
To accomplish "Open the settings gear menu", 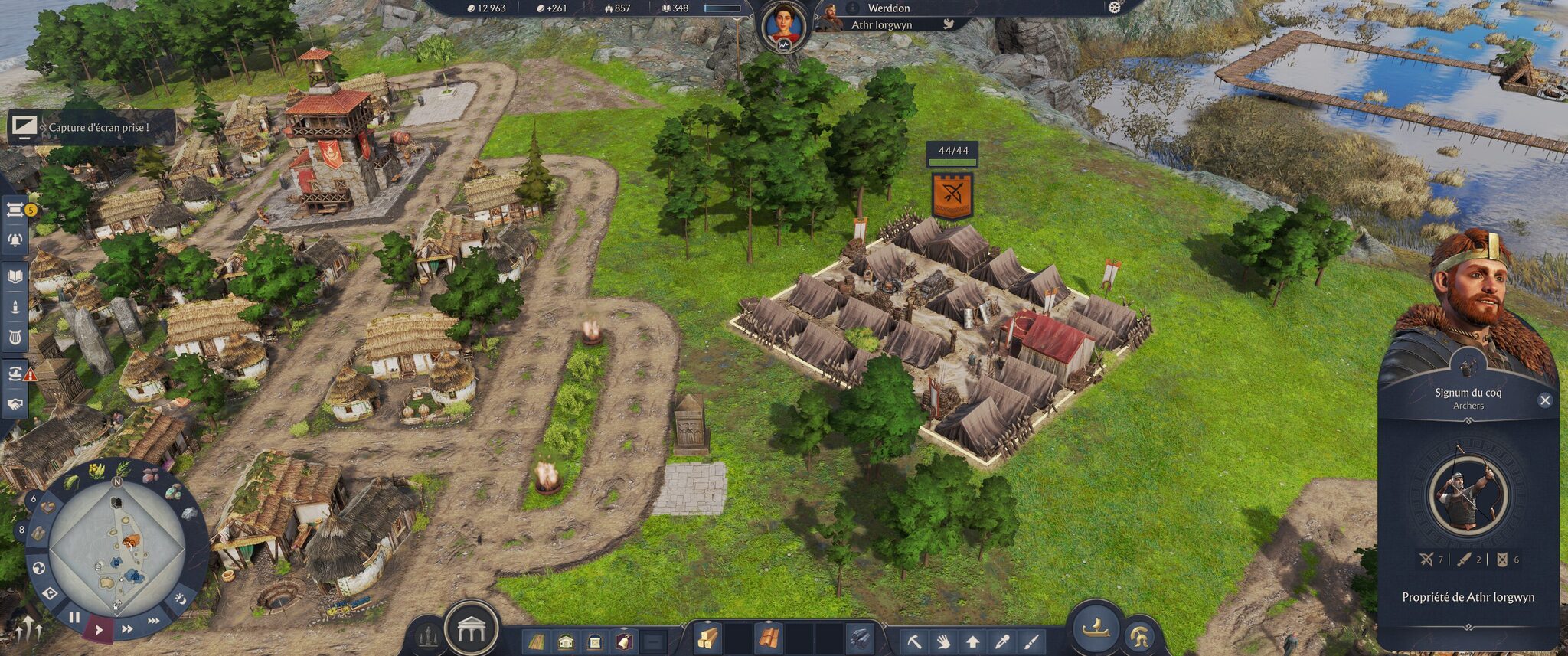I will 1114,8.
